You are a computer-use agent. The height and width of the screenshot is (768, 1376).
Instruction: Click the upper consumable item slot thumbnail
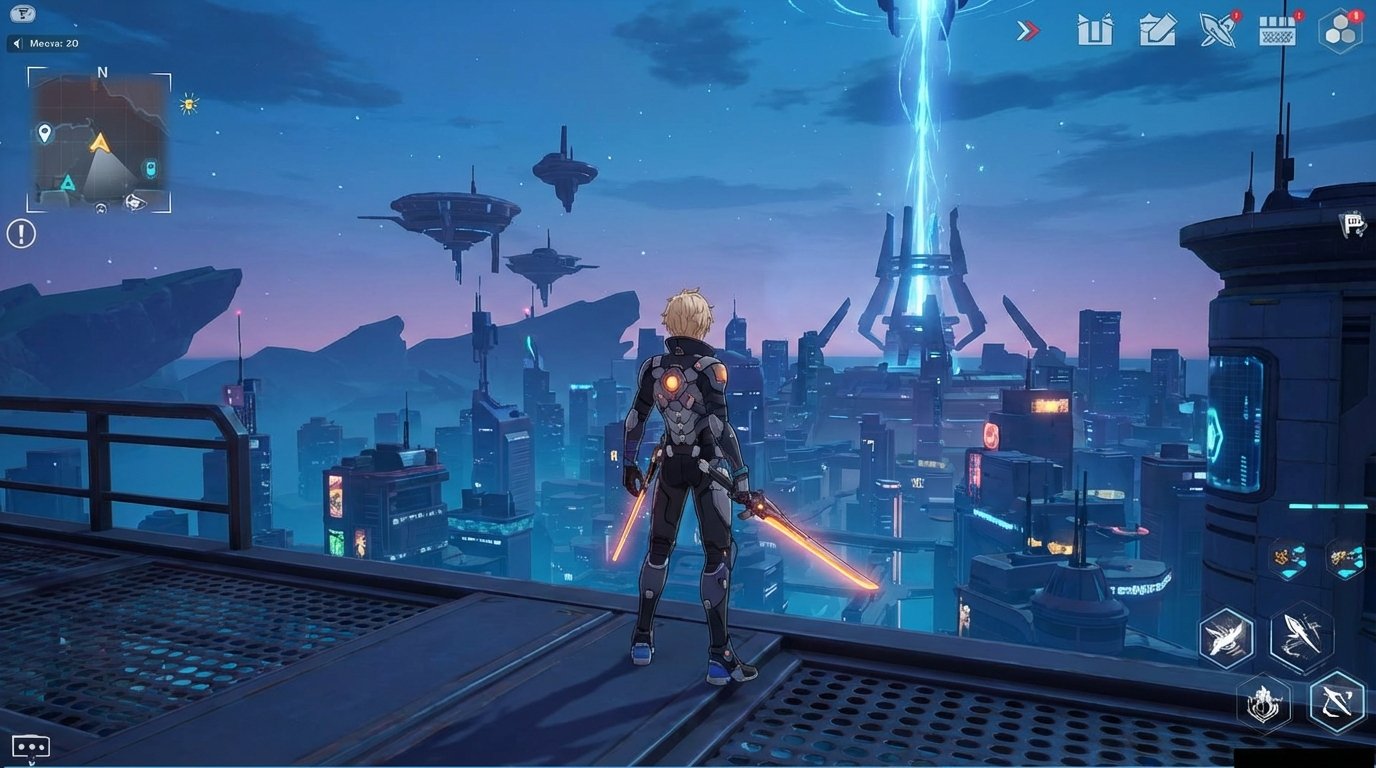click(1288, 558)
